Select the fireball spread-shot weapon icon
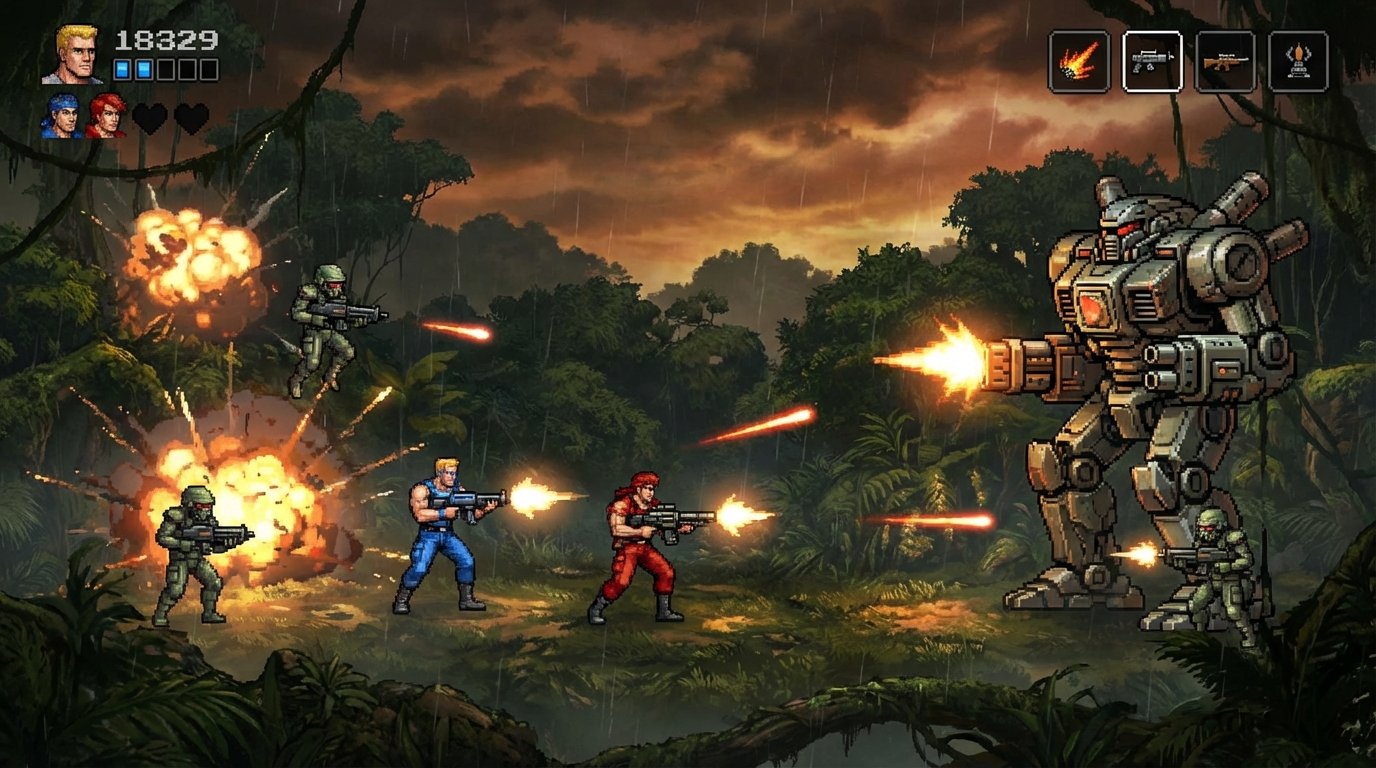The height and width of the screenshot is (768, 1376). click(1078, 60)
